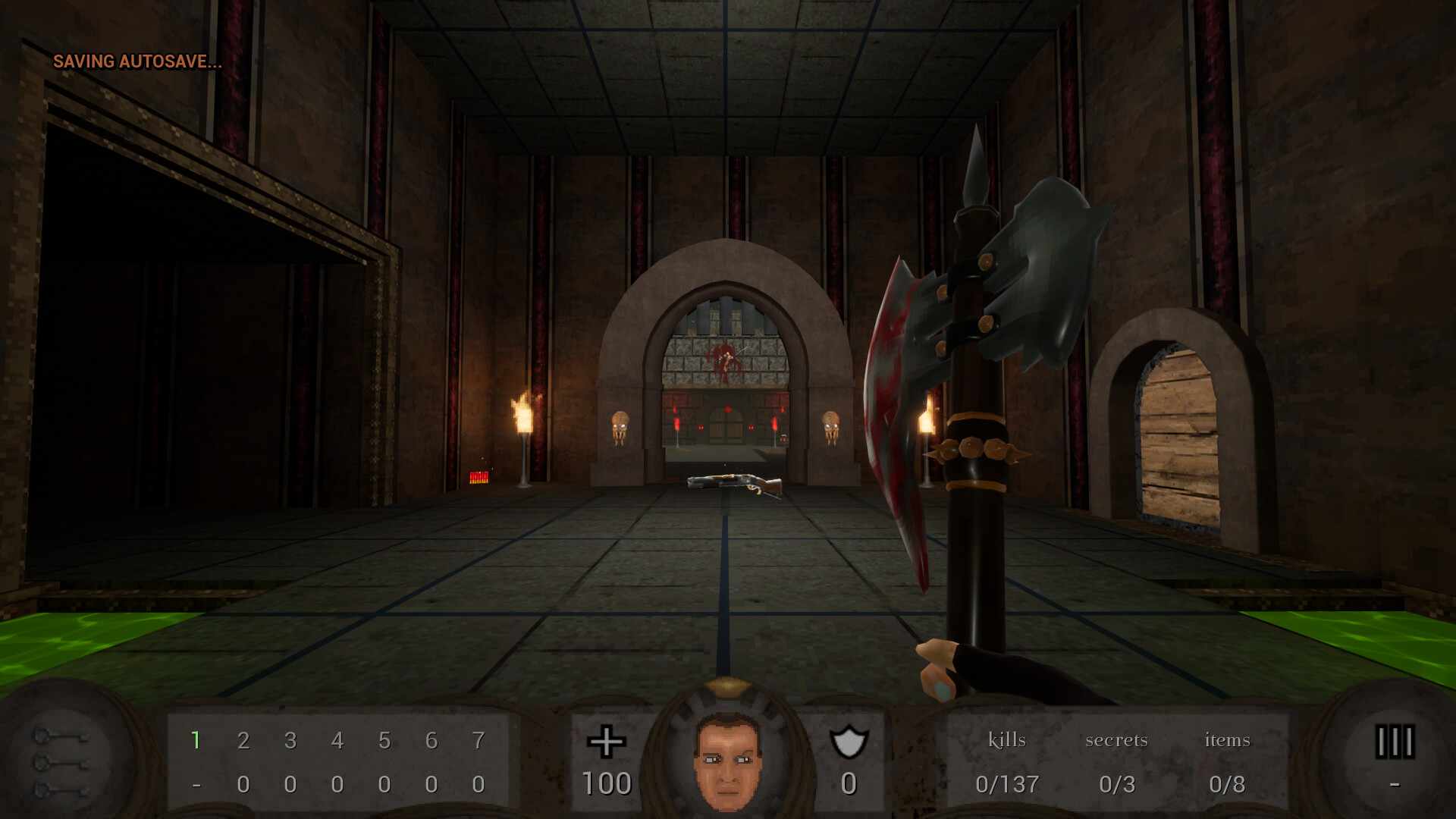
Task: Select weapon slot 3 in the weapon bar
Action: coord(291,741)
